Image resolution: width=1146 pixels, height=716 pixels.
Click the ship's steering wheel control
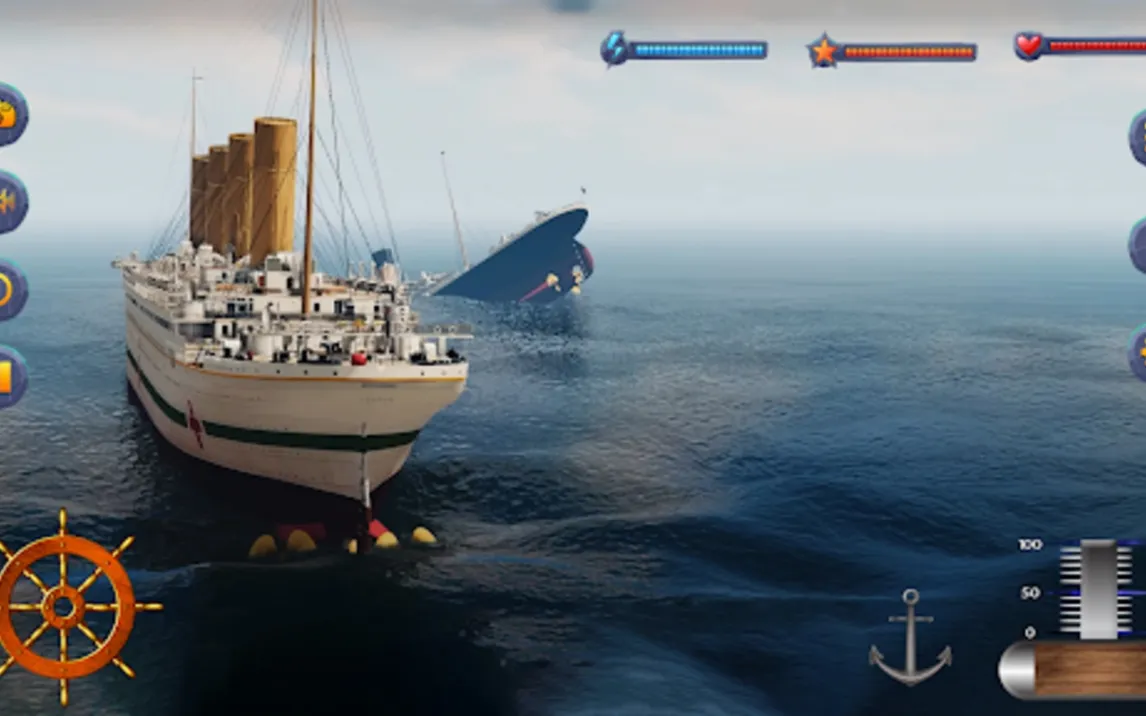coord(64,606)
